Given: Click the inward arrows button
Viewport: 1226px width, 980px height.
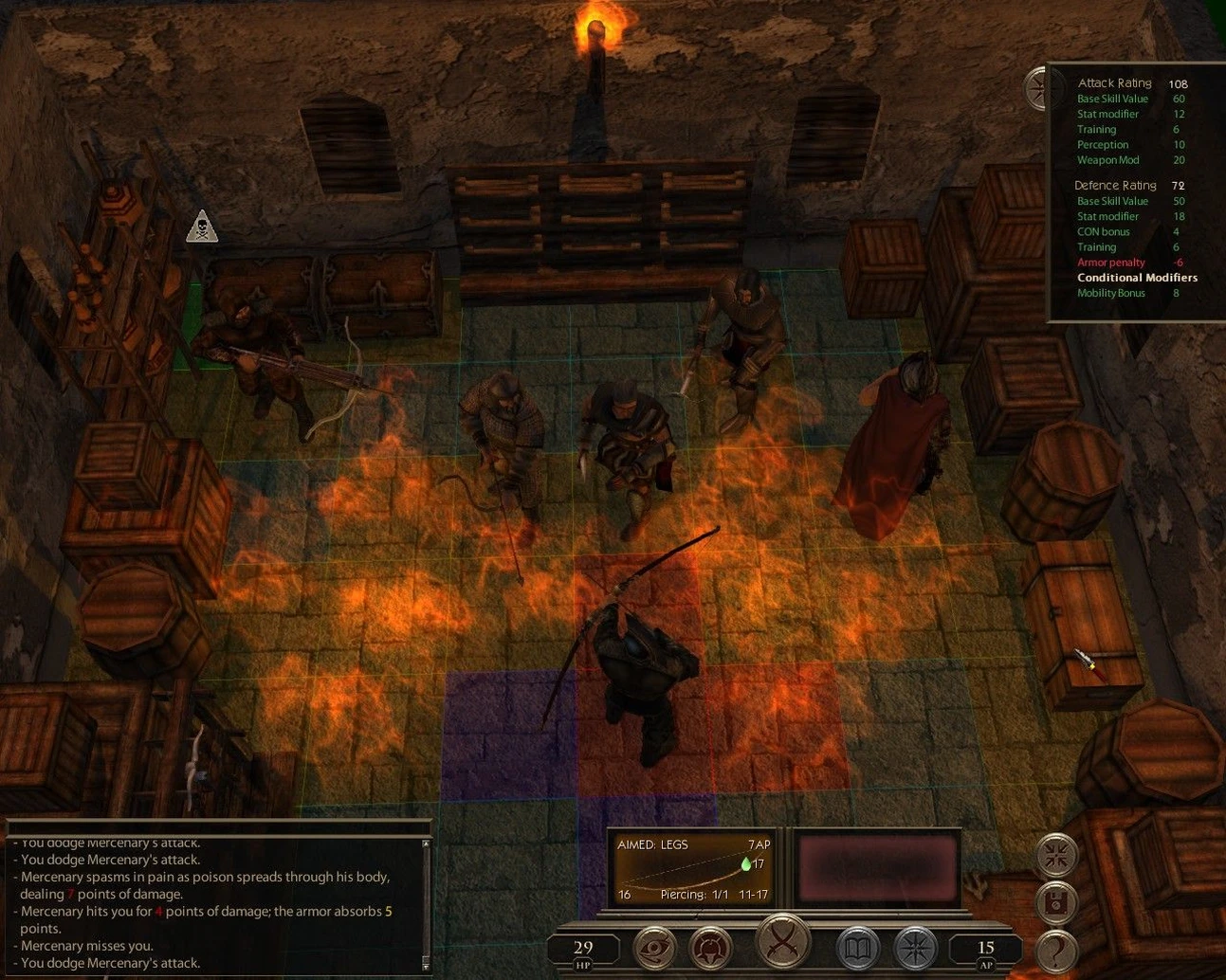Looking at the screenshot, I should point(1056,856).
